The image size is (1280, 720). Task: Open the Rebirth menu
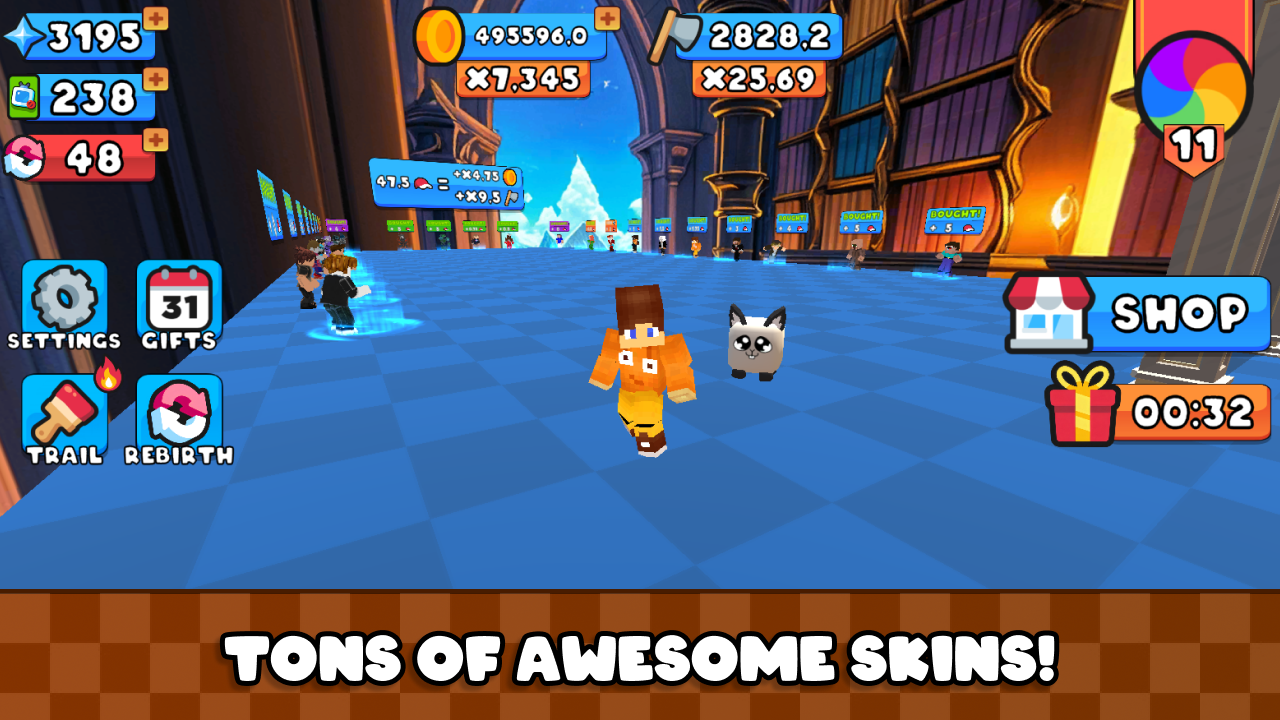coord(179,408)
